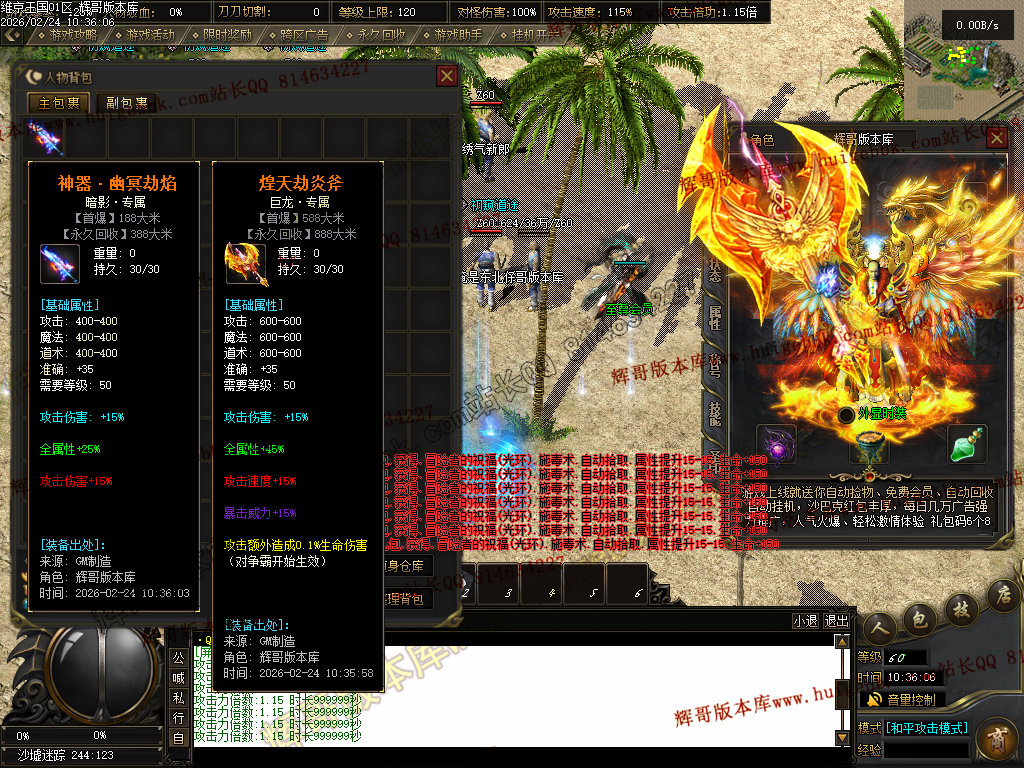Close the 人物背包 inventory window
Screen dimensions: 1024x768
point(447,76)
